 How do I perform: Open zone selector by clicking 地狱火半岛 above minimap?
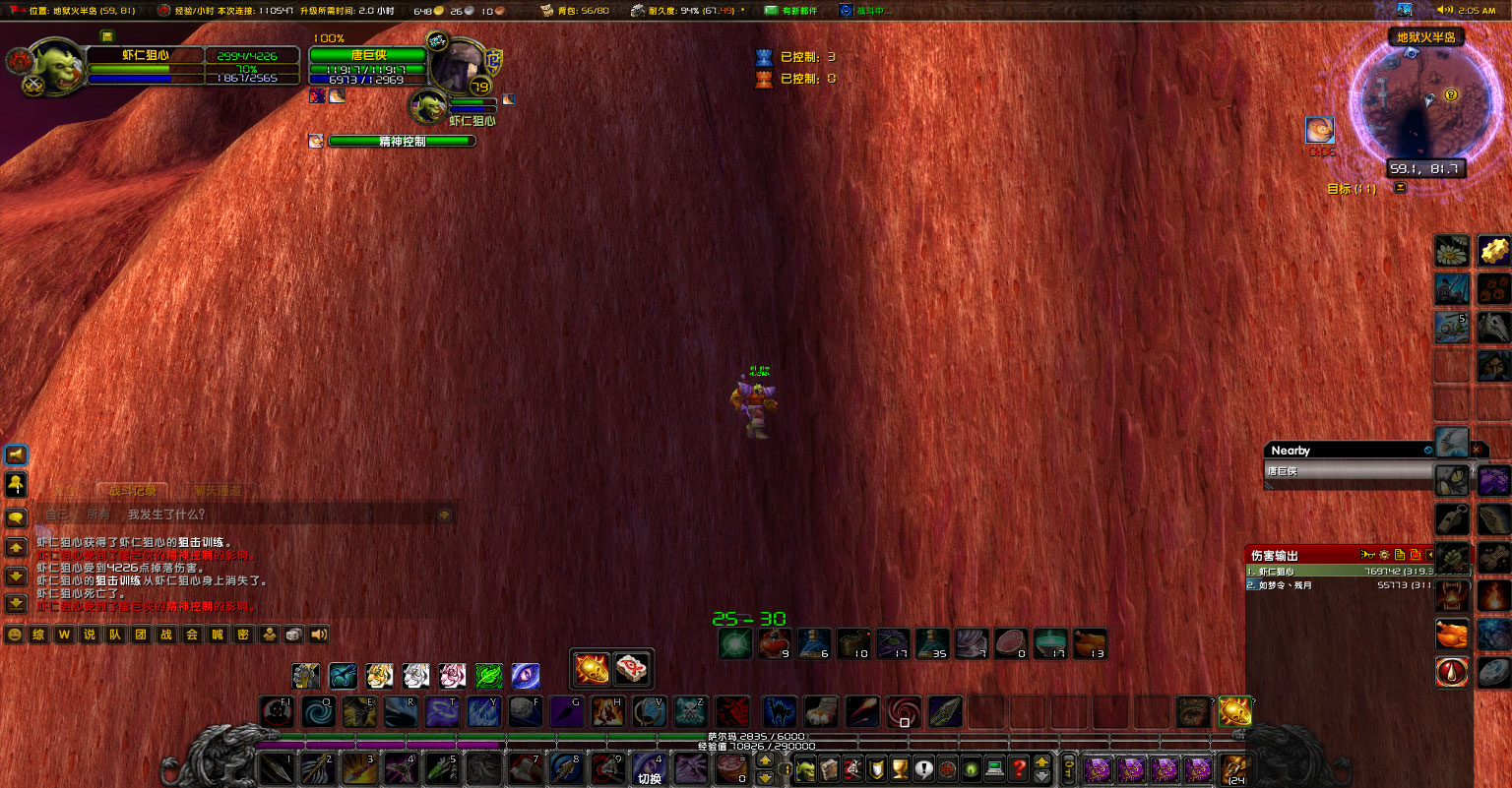click(1425, 35)
